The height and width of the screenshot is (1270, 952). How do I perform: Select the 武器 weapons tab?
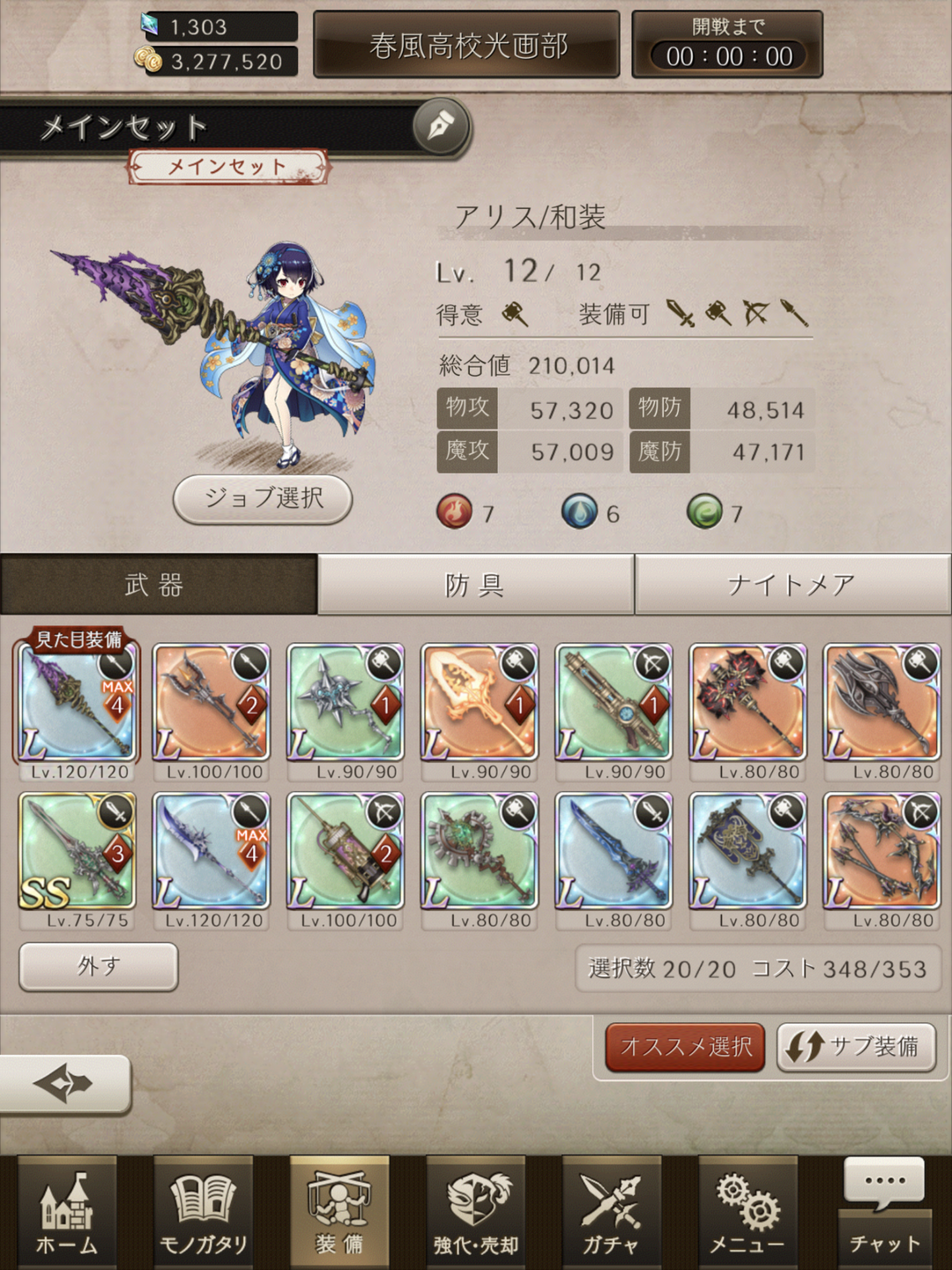pos(157,584)
